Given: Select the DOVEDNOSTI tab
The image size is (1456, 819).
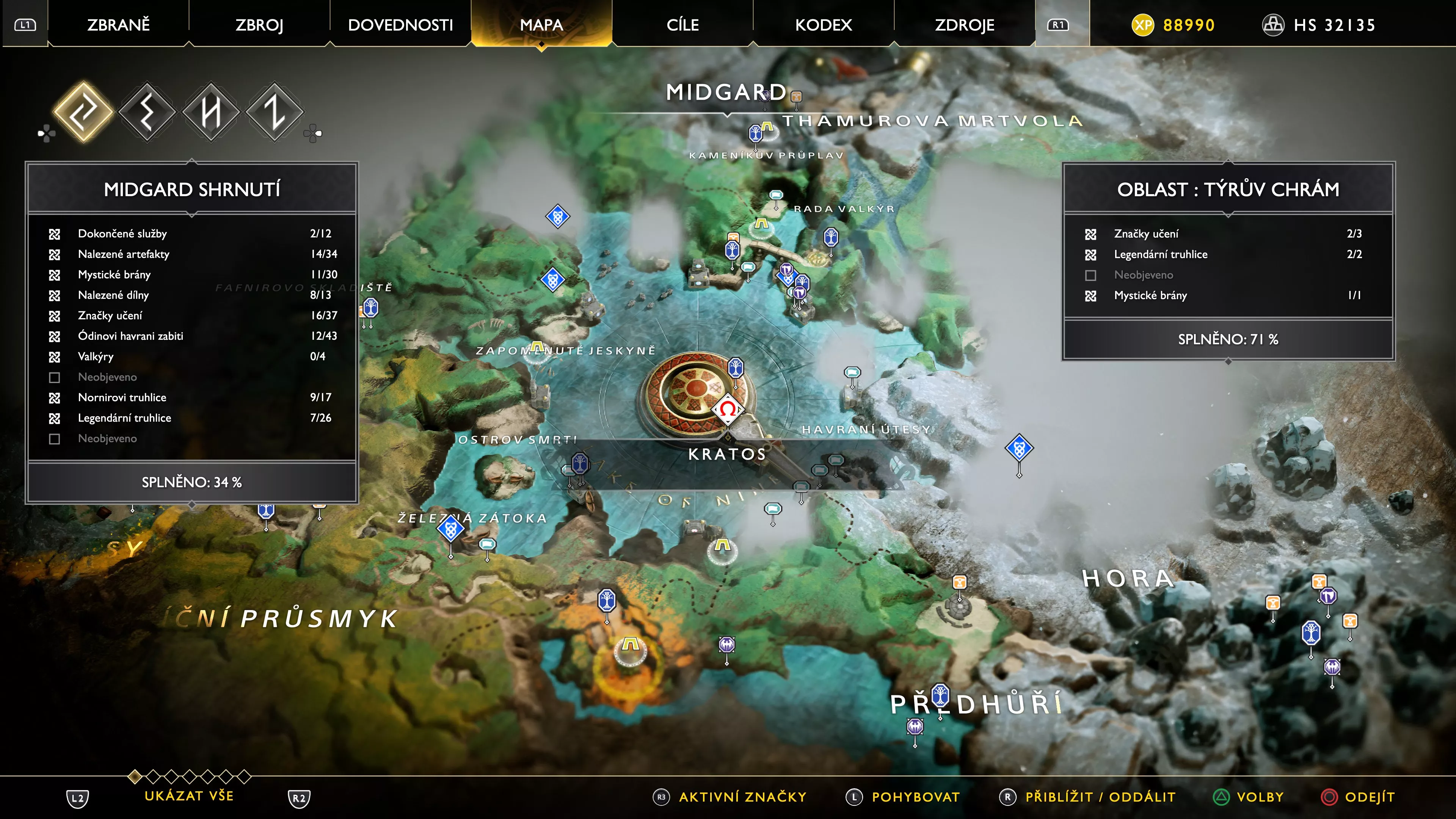Looking at the screenshot, I should point(400,25).
